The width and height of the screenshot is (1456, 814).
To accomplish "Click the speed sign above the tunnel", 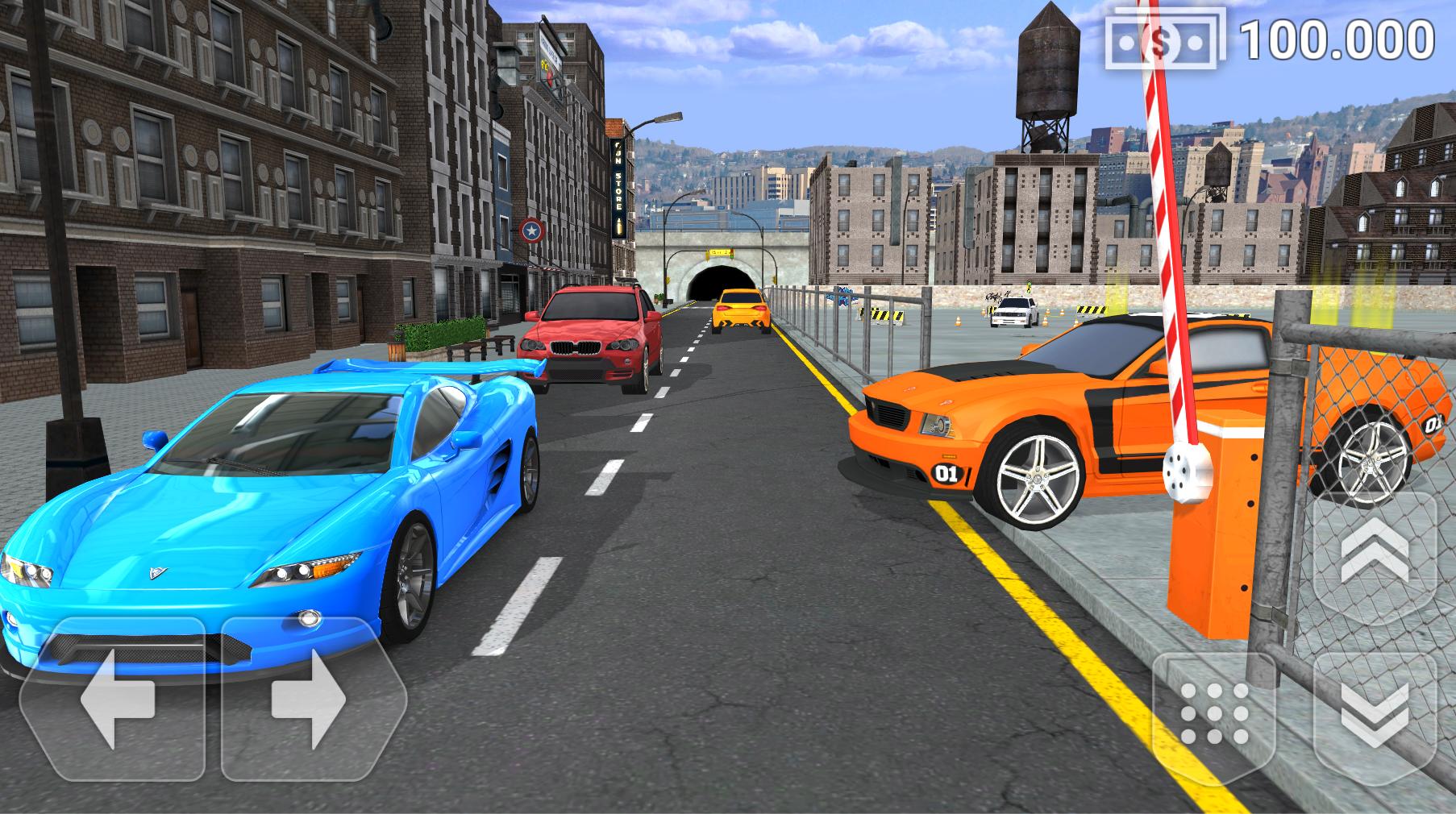I will tap(720, 251).
